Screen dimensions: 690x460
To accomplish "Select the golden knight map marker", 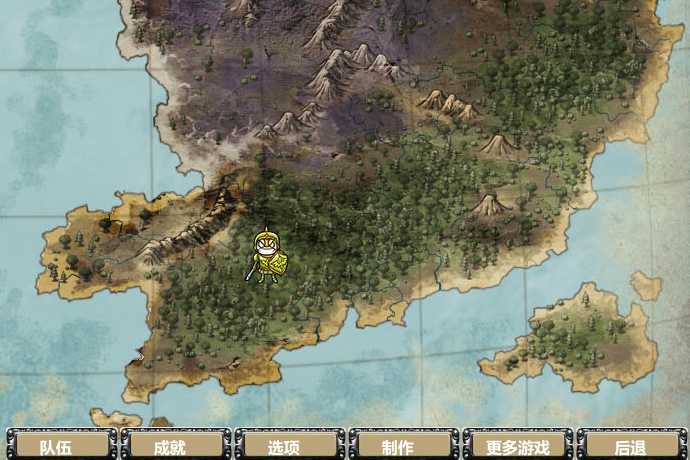I will [x=267, y=257].
